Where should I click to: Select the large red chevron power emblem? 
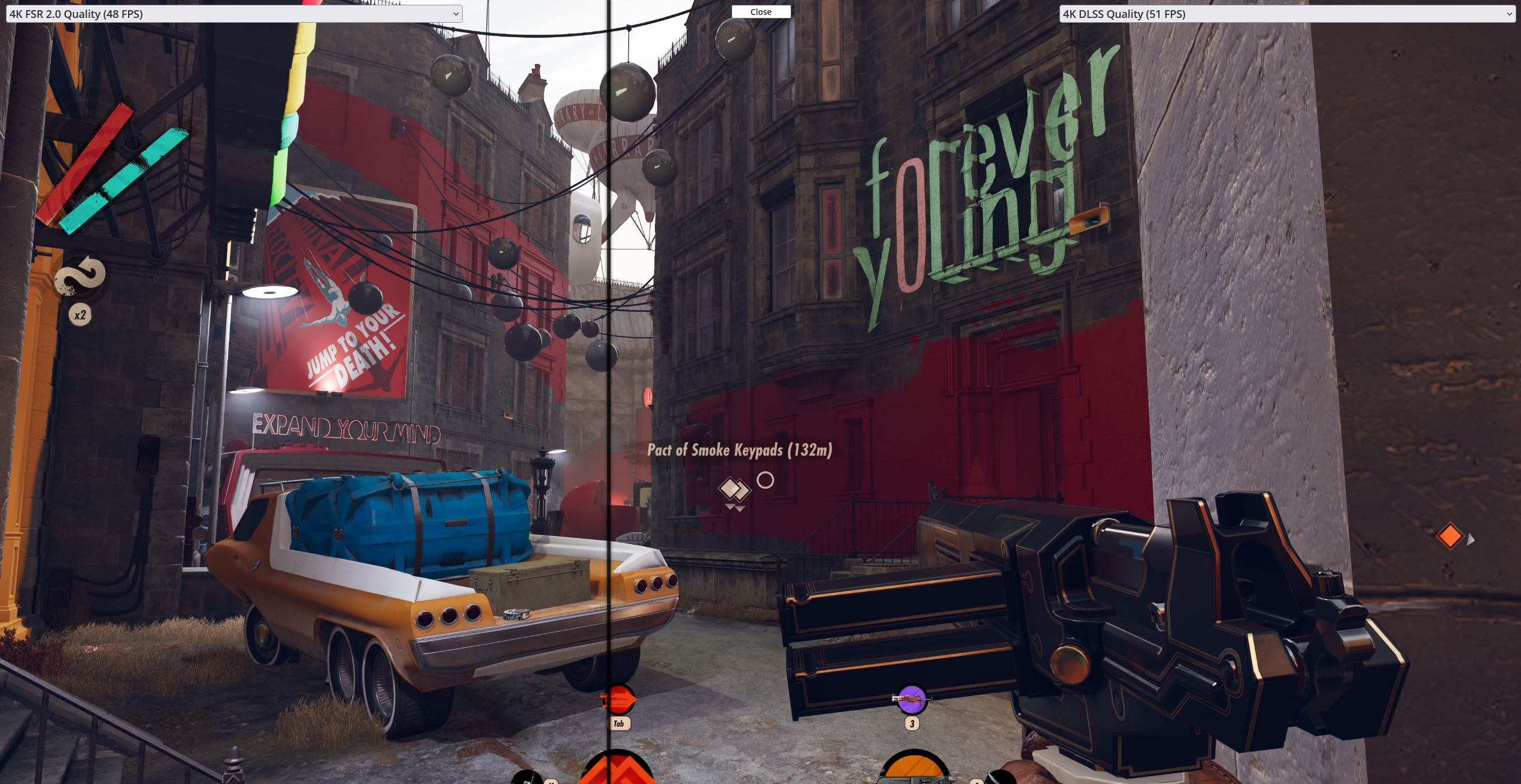click(x=617, y=768)
